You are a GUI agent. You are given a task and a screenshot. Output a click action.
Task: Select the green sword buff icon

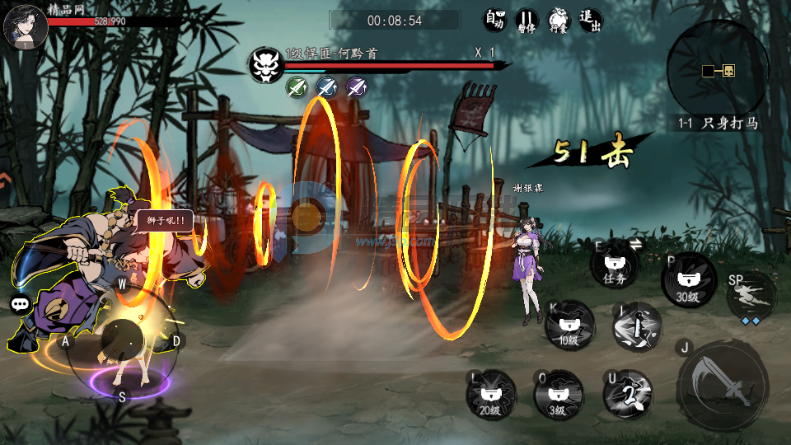[296, 87]
